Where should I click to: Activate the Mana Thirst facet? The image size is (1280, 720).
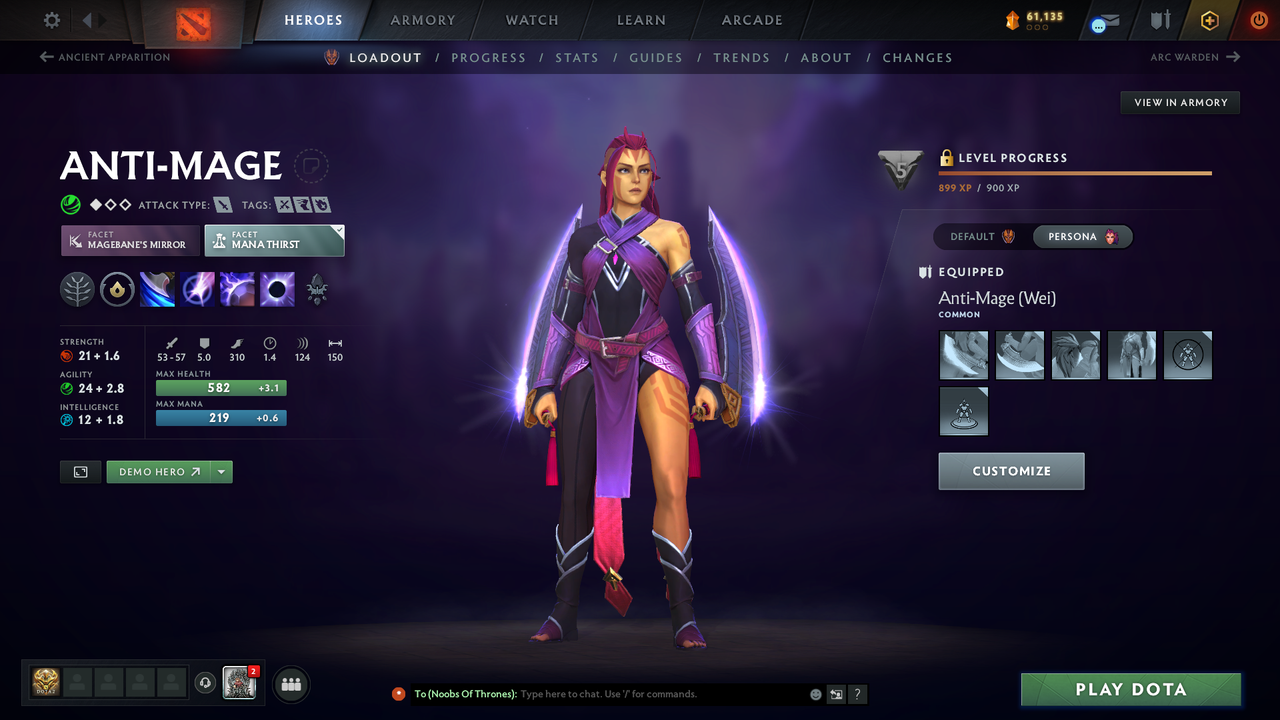[x=274, y=240]
